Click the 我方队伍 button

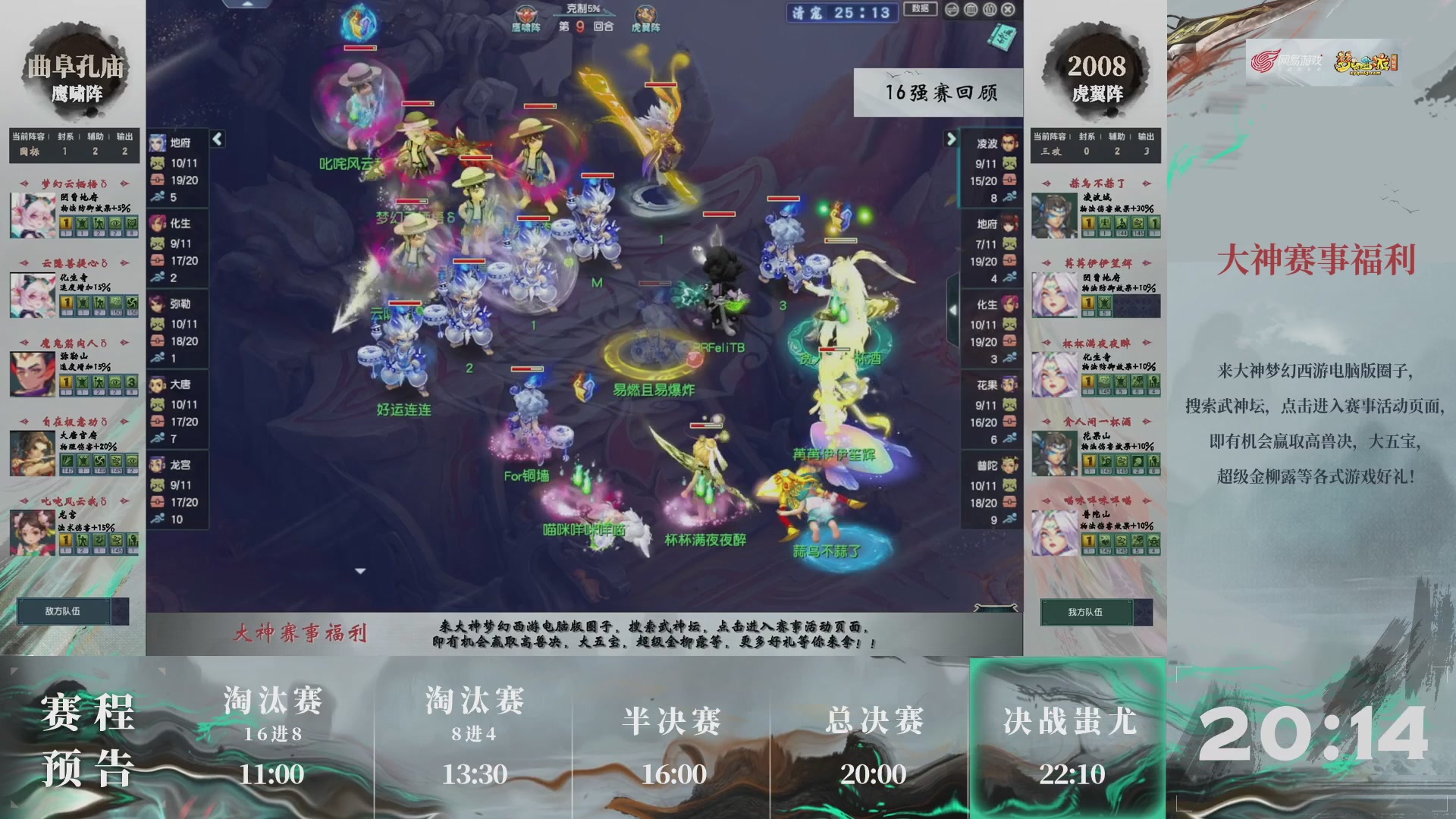tap(1085, 611)
